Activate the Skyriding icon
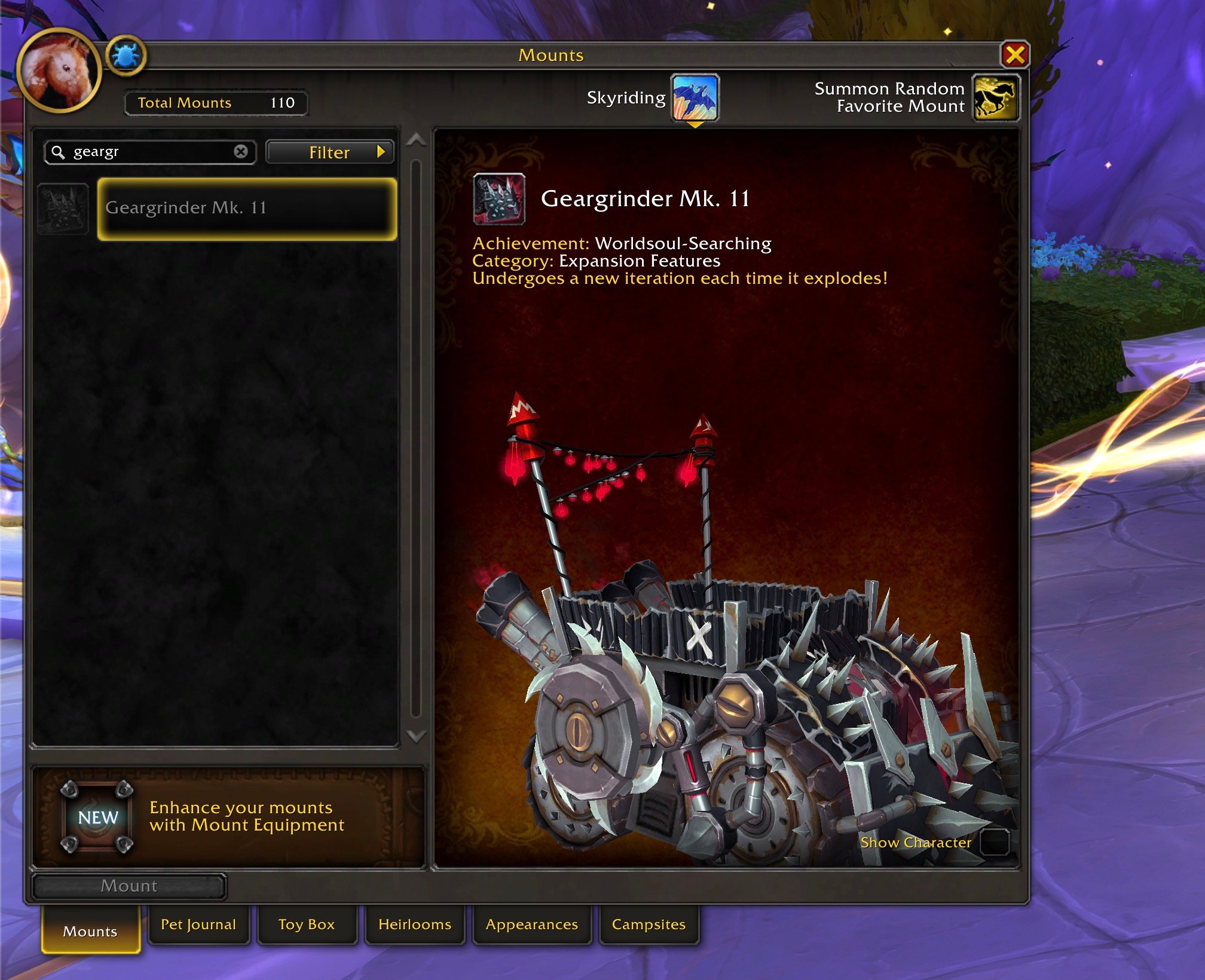This screenshot has width=1205, height=980. click(695, 97)
